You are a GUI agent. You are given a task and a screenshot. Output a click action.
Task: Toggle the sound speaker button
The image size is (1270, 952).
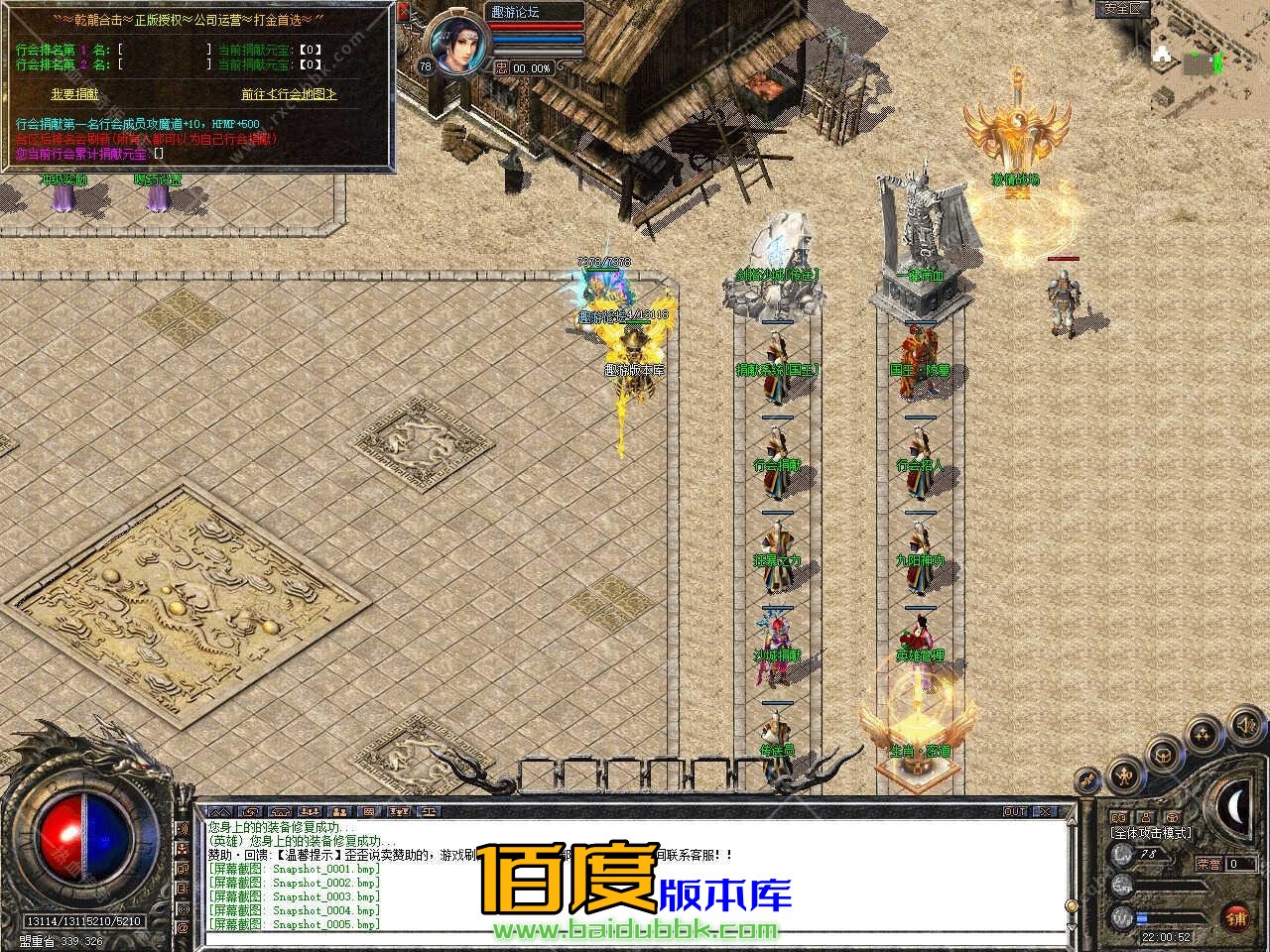click(x=1244, y=726)
